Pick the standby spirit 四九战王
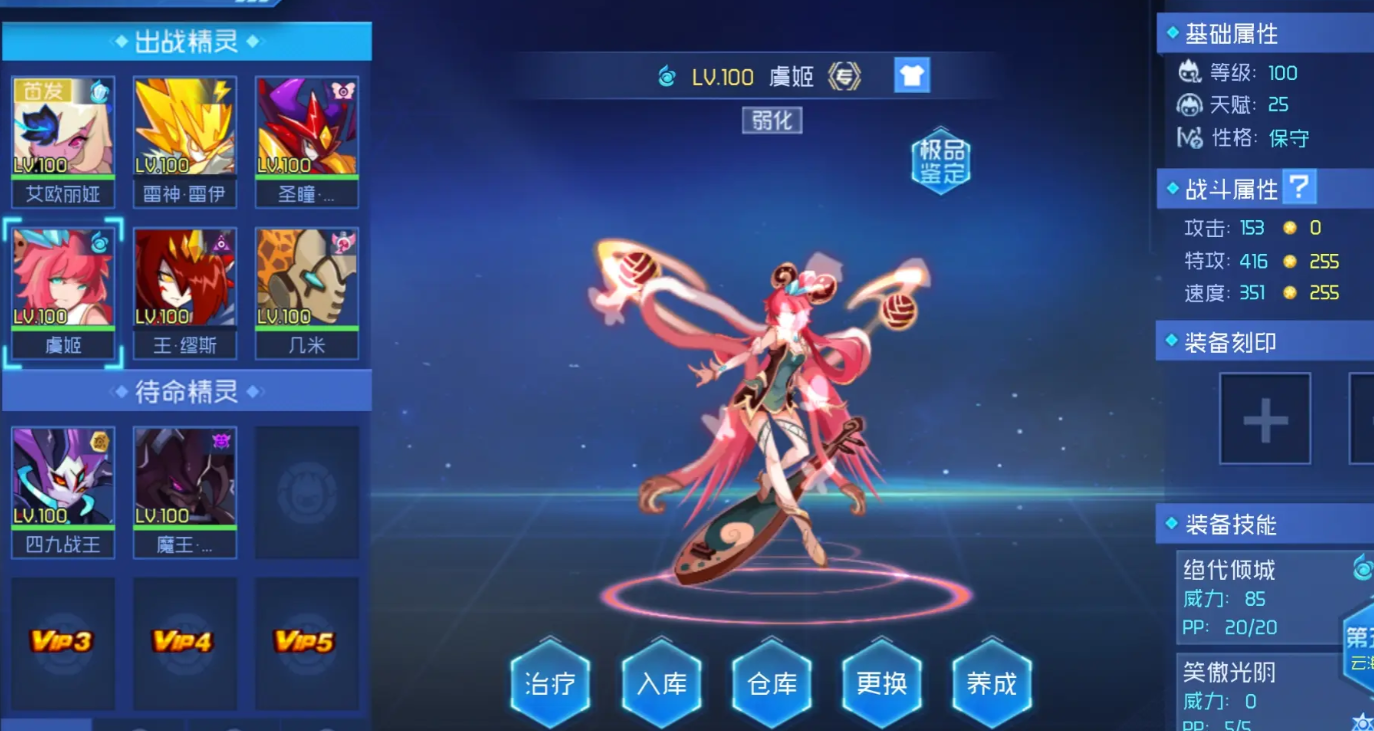1374x731 pixels. [63, 478]
